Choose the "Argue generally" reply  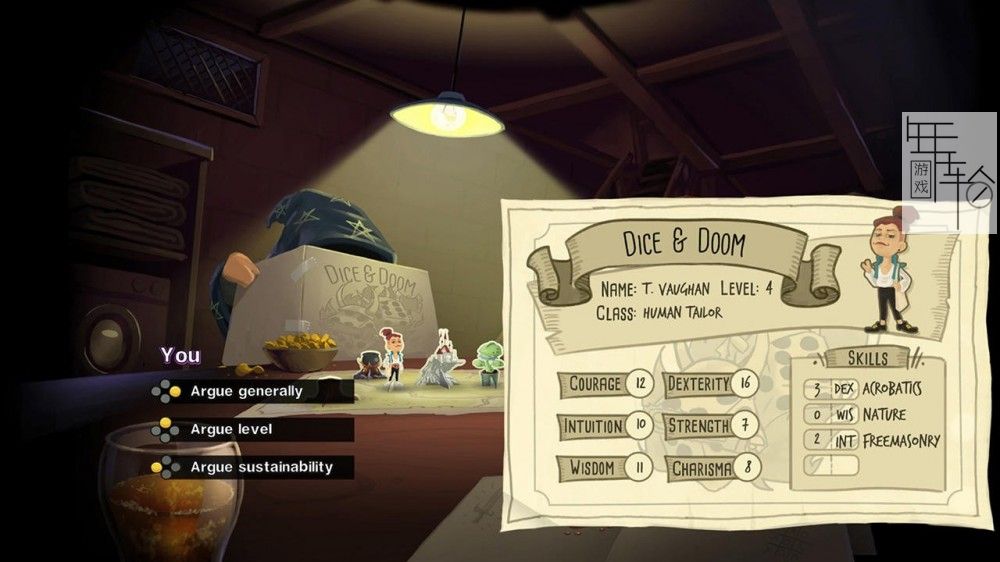(246, 391)
